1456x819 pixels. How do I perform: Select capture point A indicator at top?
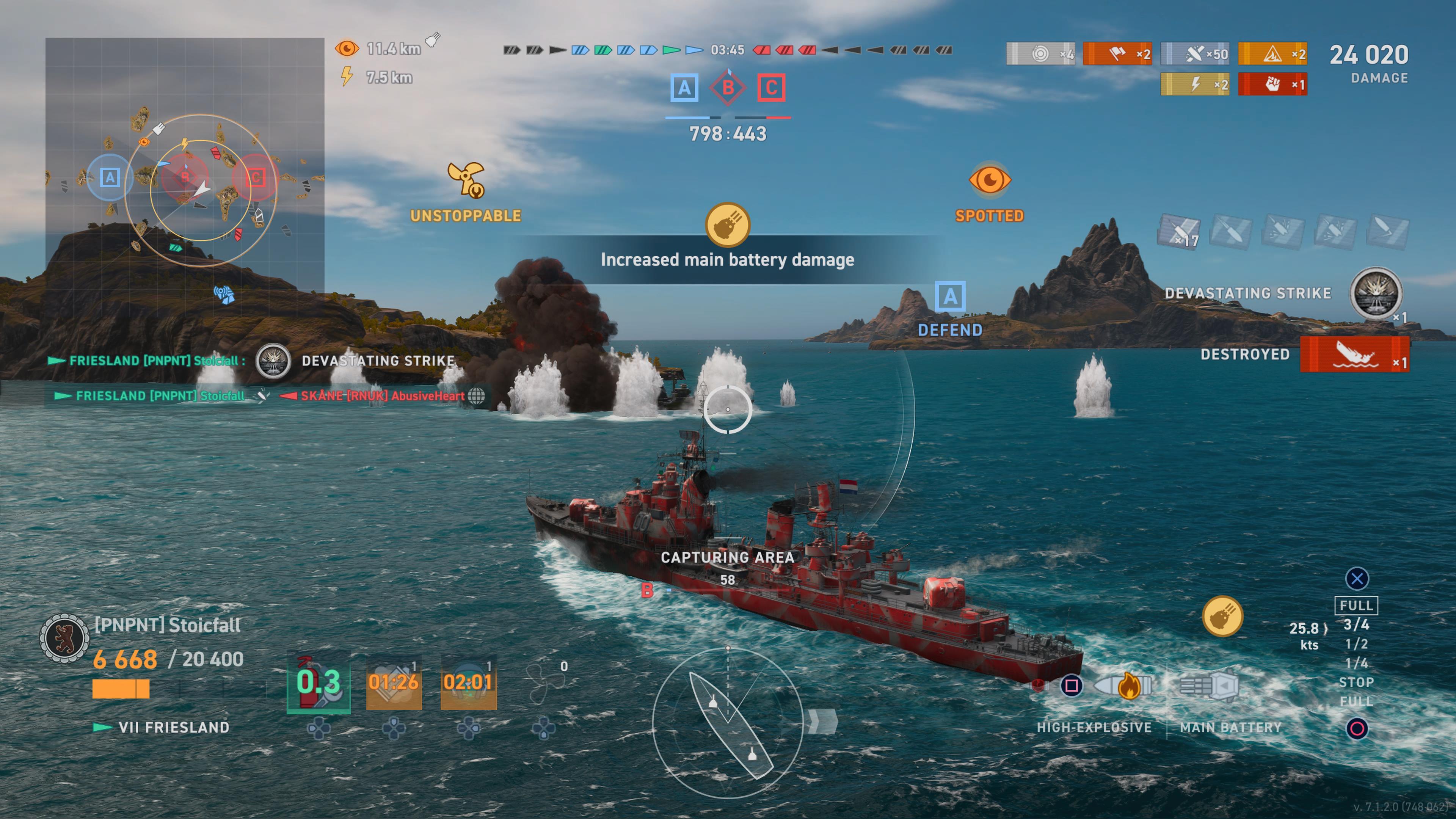pyautogui.click(x=684, y=88)
